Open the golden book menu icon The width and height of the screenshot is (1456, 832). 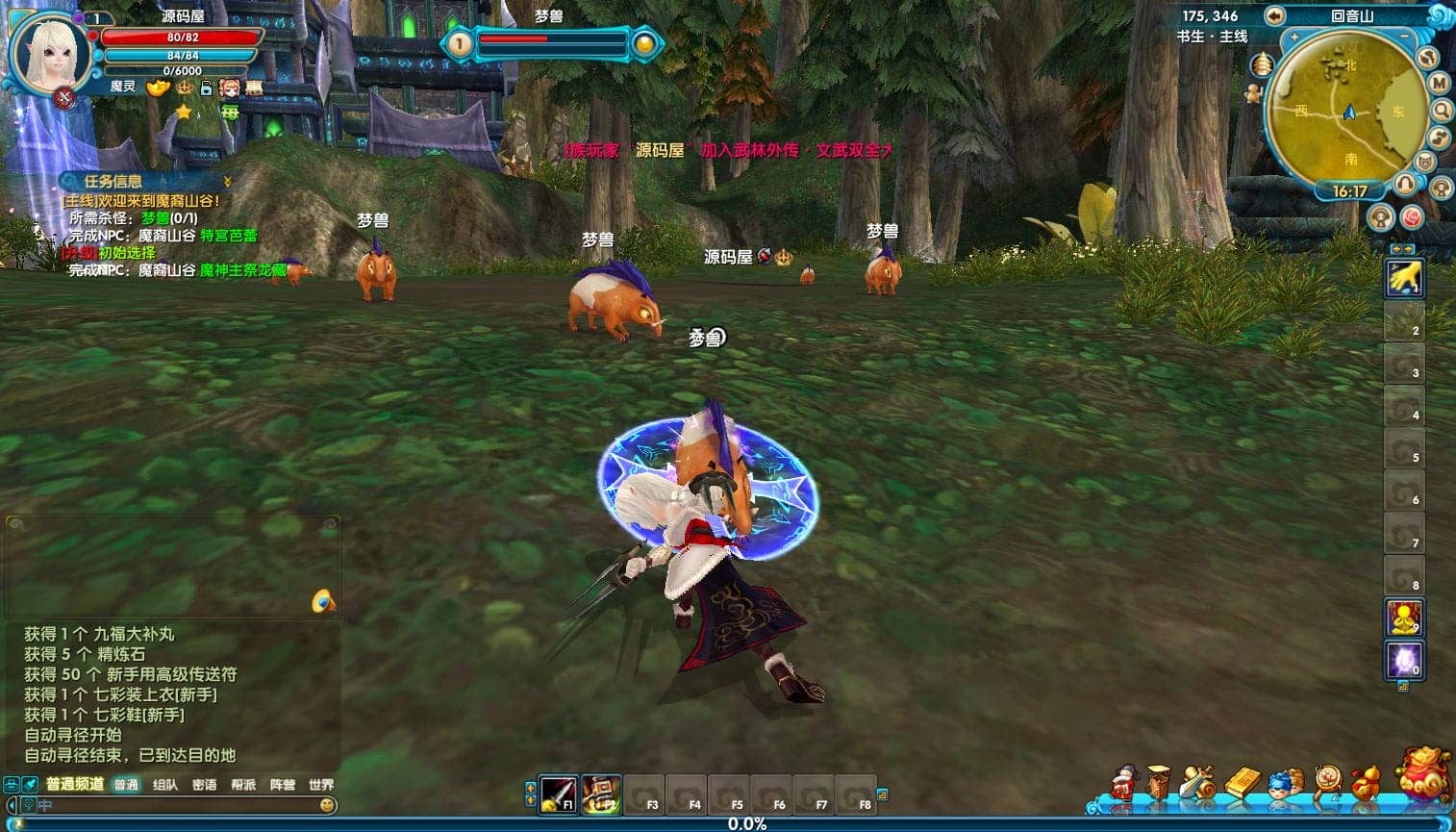point(1242,783)
